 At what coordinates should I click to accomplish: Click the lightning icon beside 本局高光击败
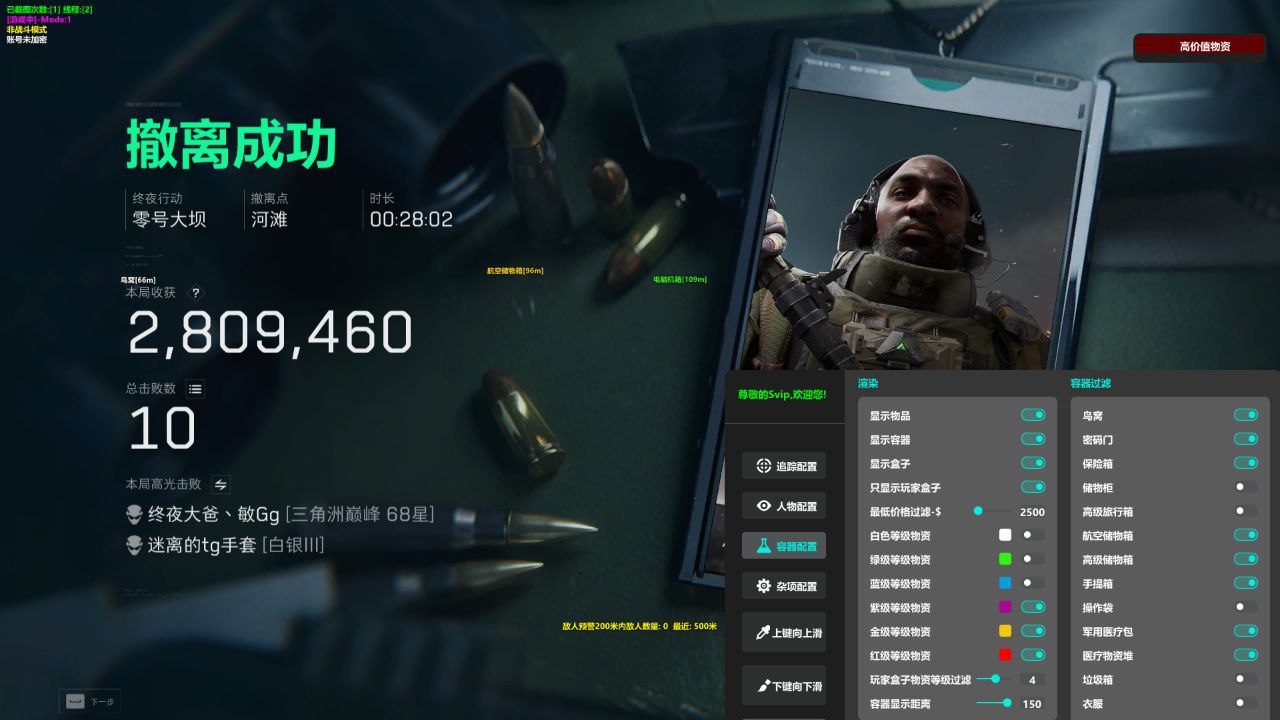219,484
